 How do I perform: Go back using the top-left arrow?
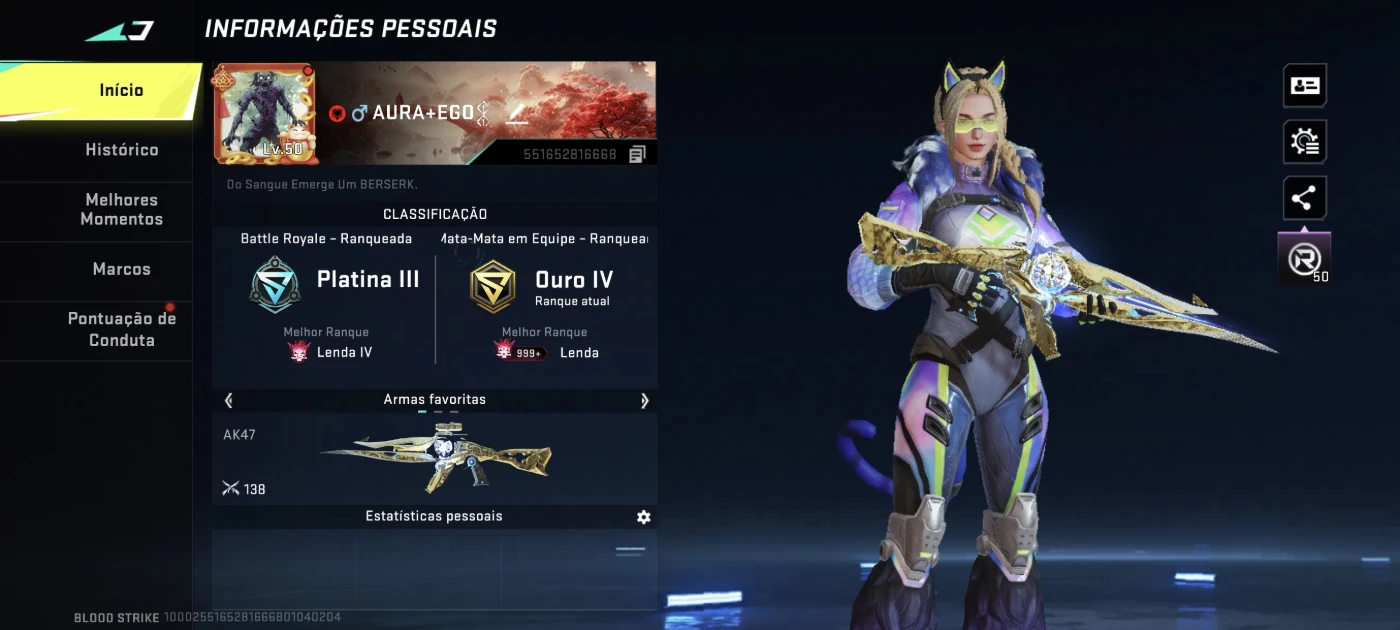pos(119,31)
